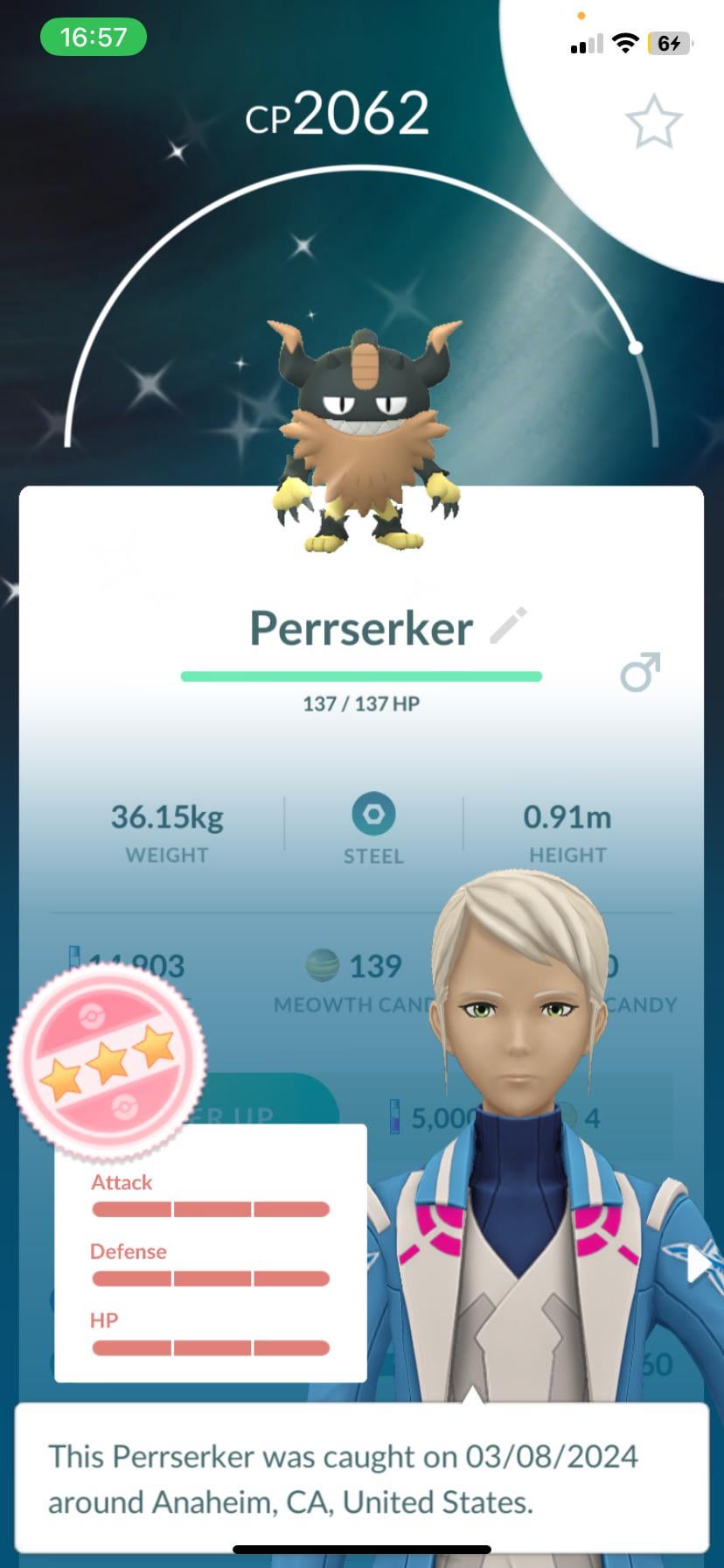Viewport: 724px width, 1568px height.
Task: Tap the pencil icon to rename Perrserker
Action: [508, 625]
